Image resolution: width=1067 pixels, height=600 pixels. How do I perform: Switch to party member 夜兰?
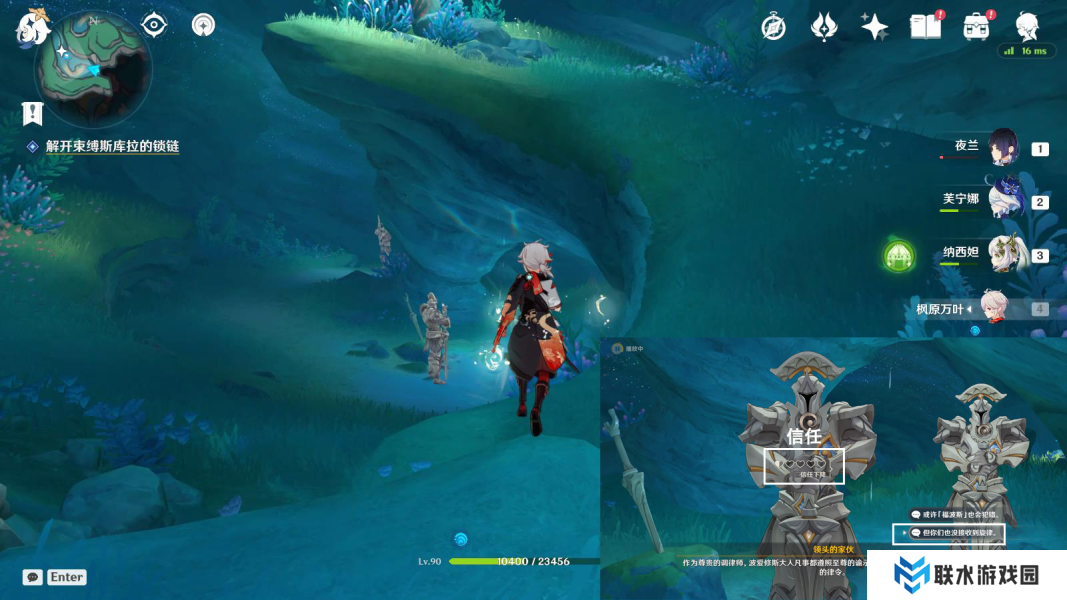1003,148
